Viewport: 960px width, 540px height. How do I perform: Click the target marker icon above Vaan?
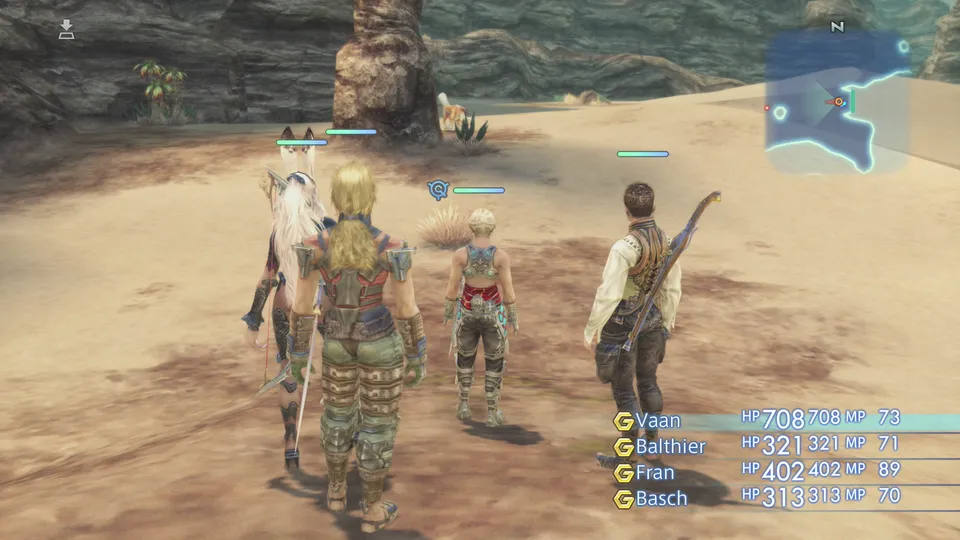[437, 189]
